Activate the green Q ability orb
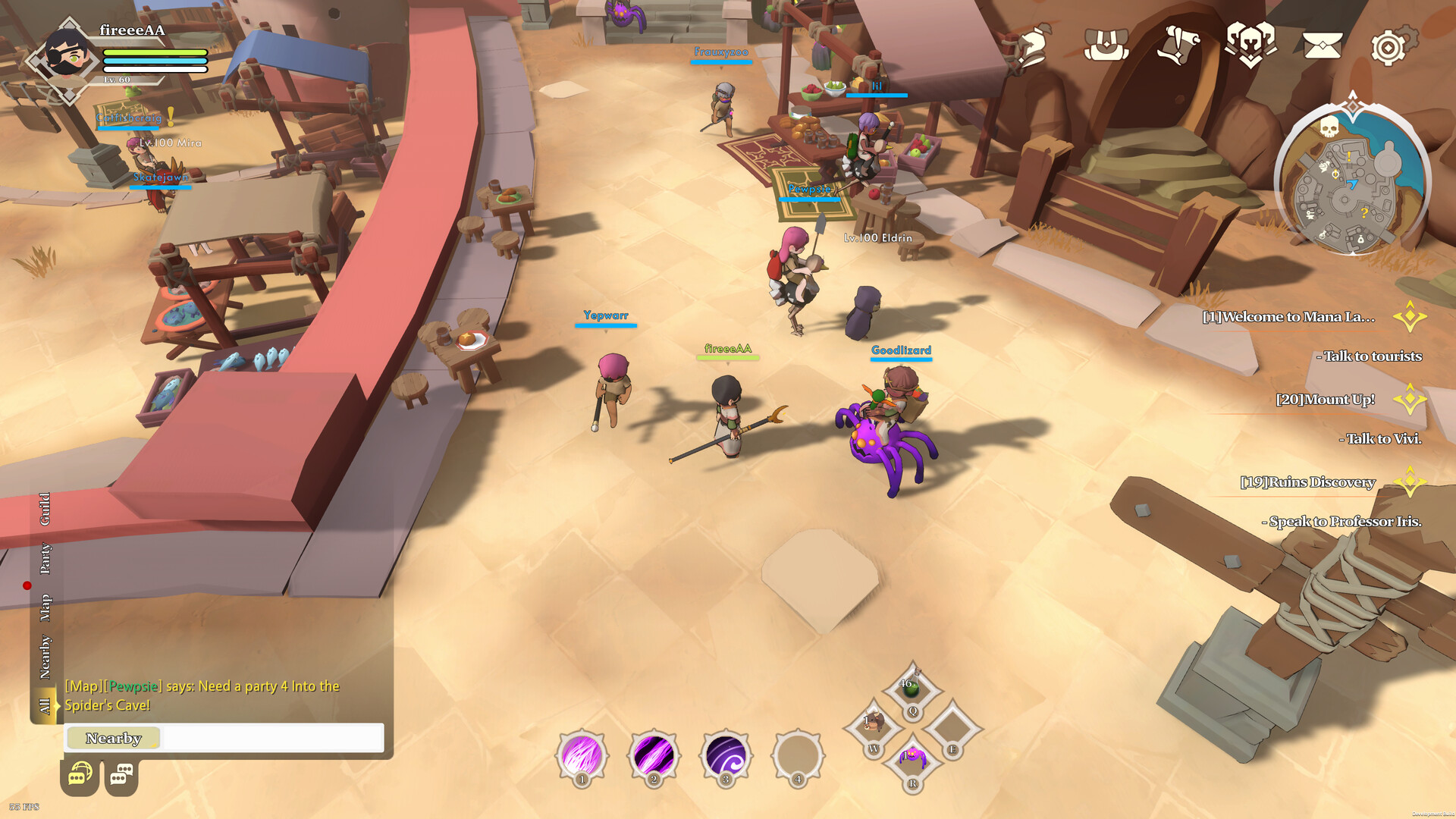The width and height of the screenshot is (1456, 819). (x=914, y=692)
